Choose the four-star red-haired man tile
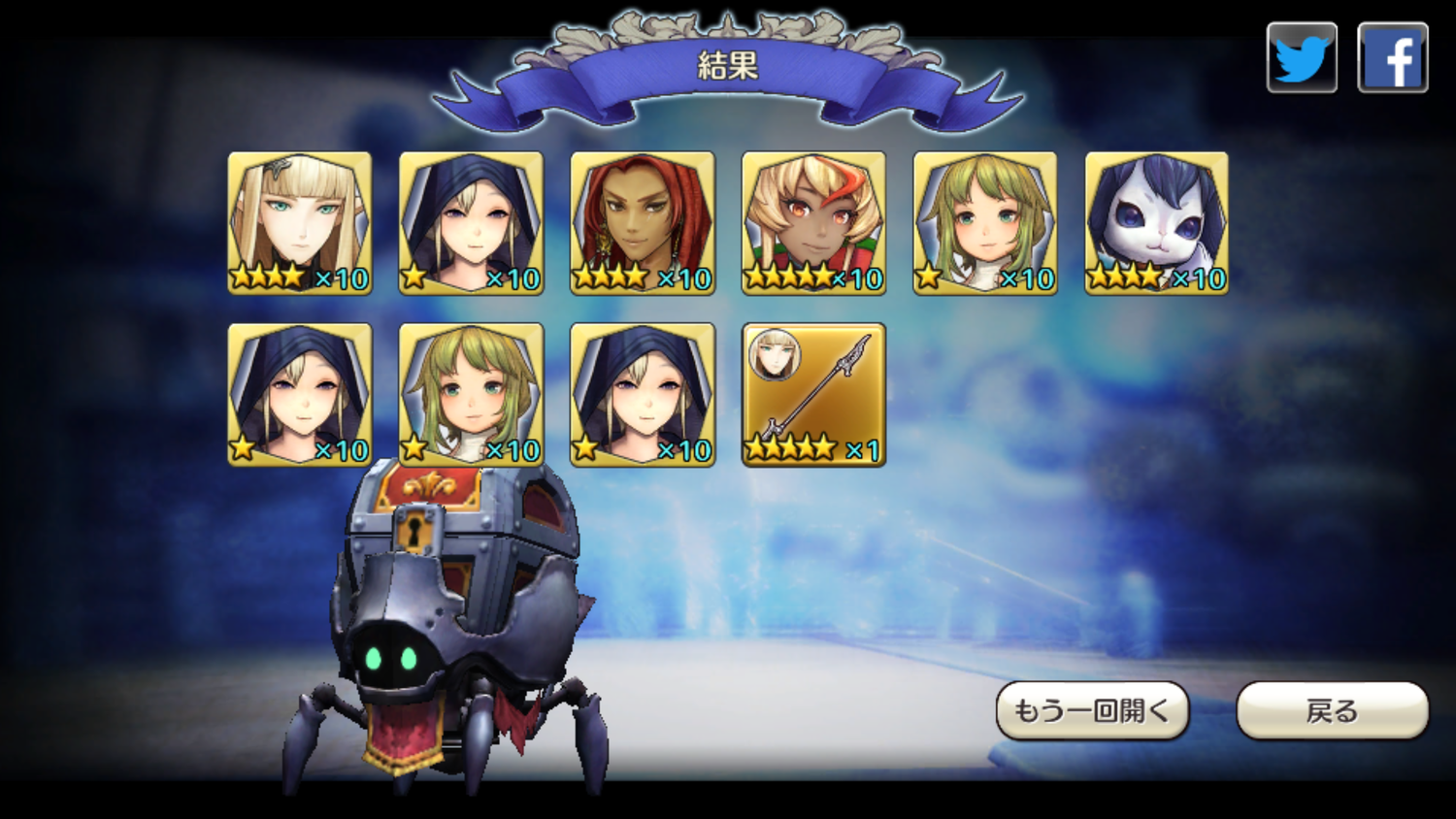 643,222
